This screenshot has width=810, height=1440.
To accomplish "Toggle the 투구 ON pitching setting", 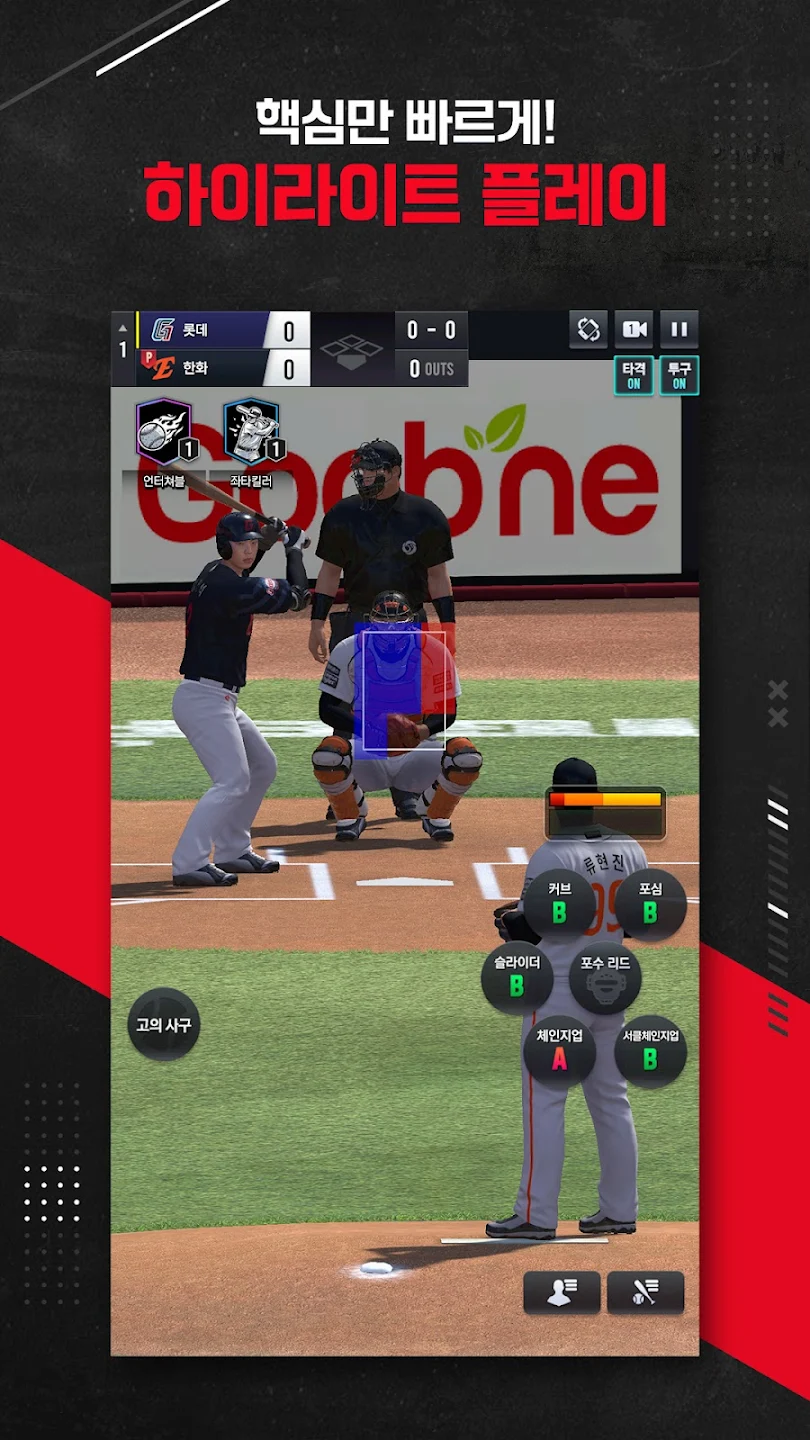I will click(x=679, y=375).
